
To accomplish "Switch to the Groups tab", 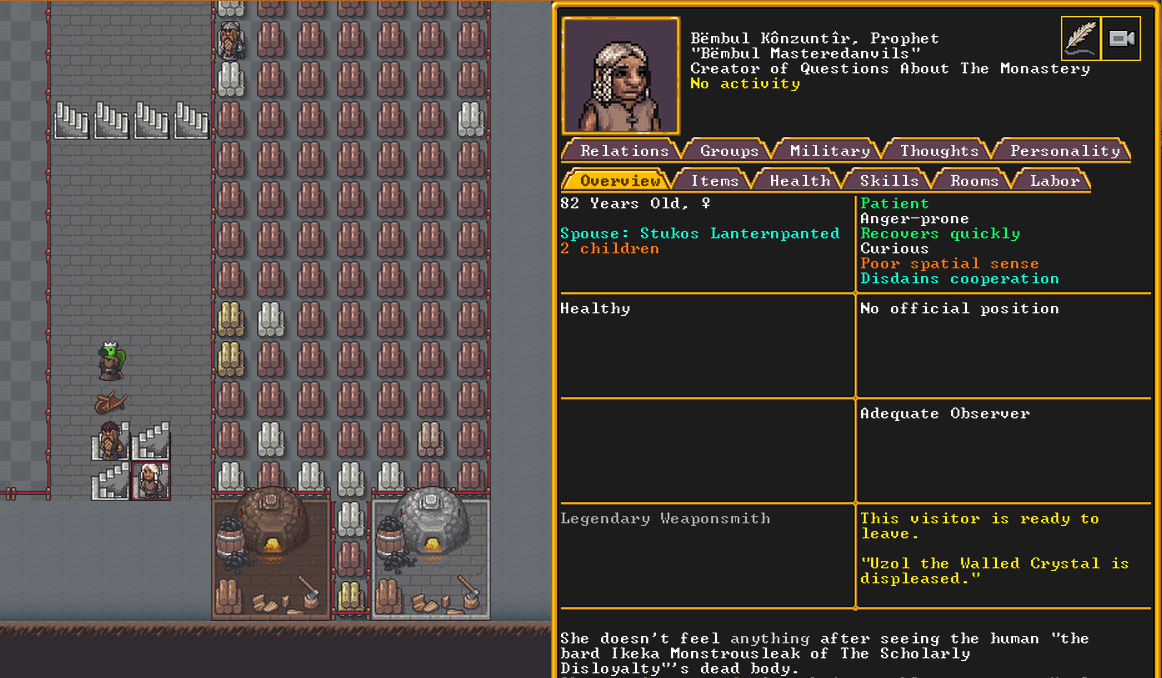I will pyautogui.click(x=729, y=151).
